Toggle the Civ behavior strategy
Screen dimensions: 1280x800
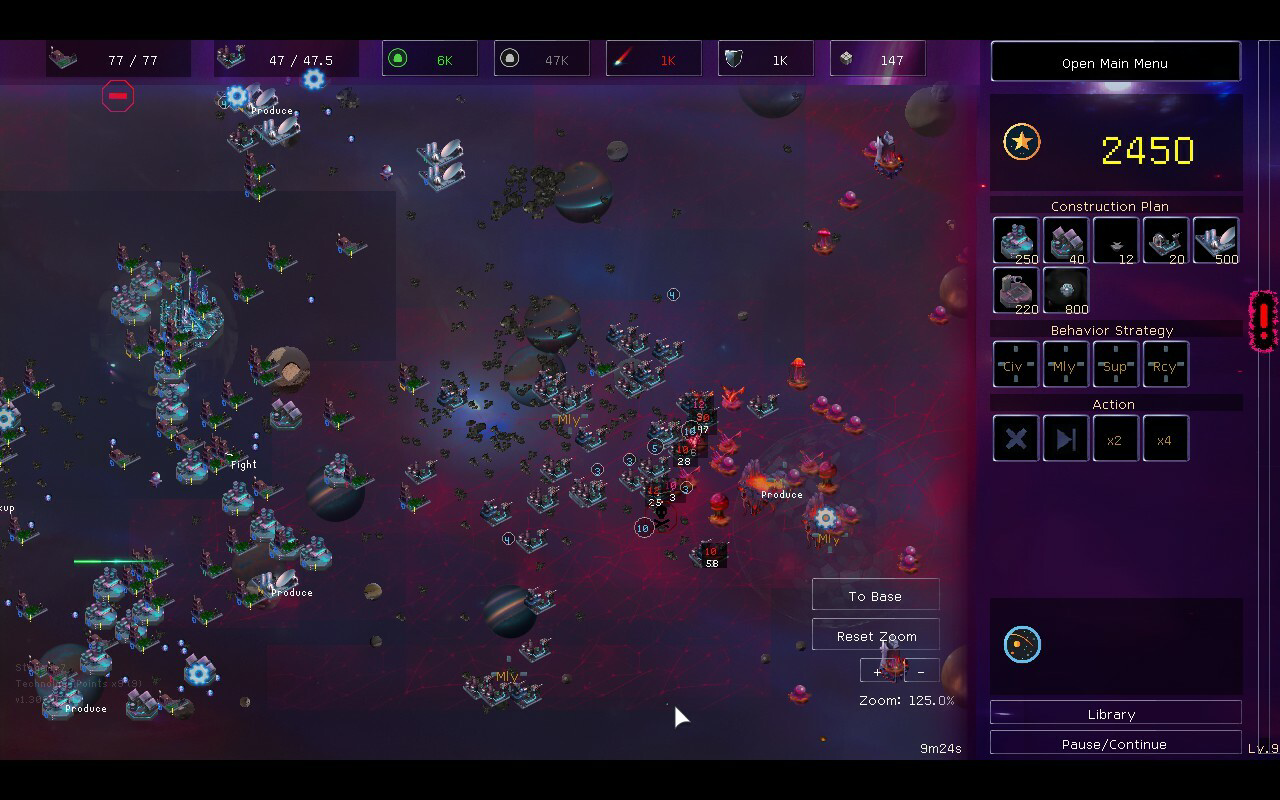click(1015, 364)
